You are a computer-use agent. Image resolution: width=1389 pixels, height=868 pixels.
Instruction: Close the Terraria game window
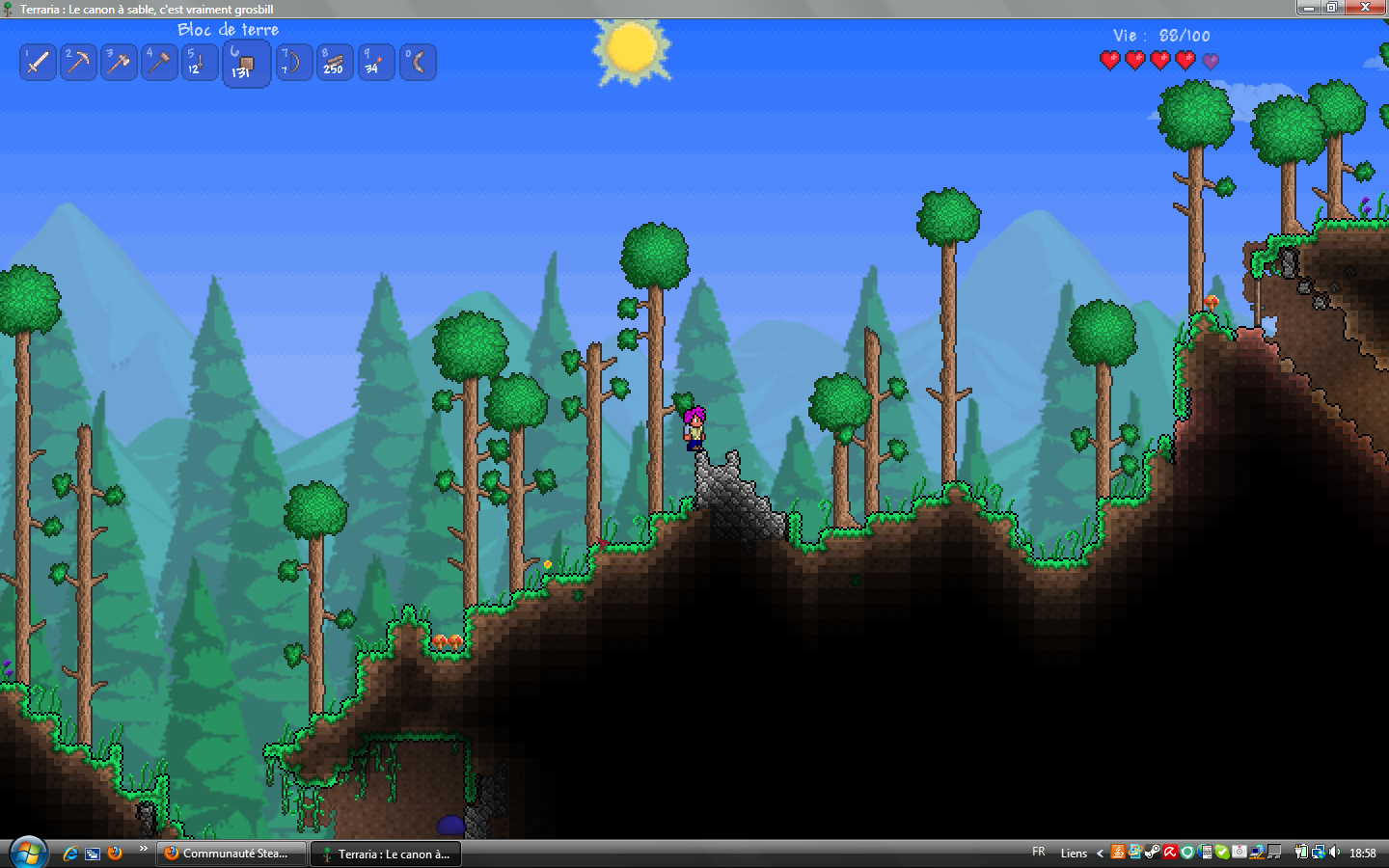1365,8
